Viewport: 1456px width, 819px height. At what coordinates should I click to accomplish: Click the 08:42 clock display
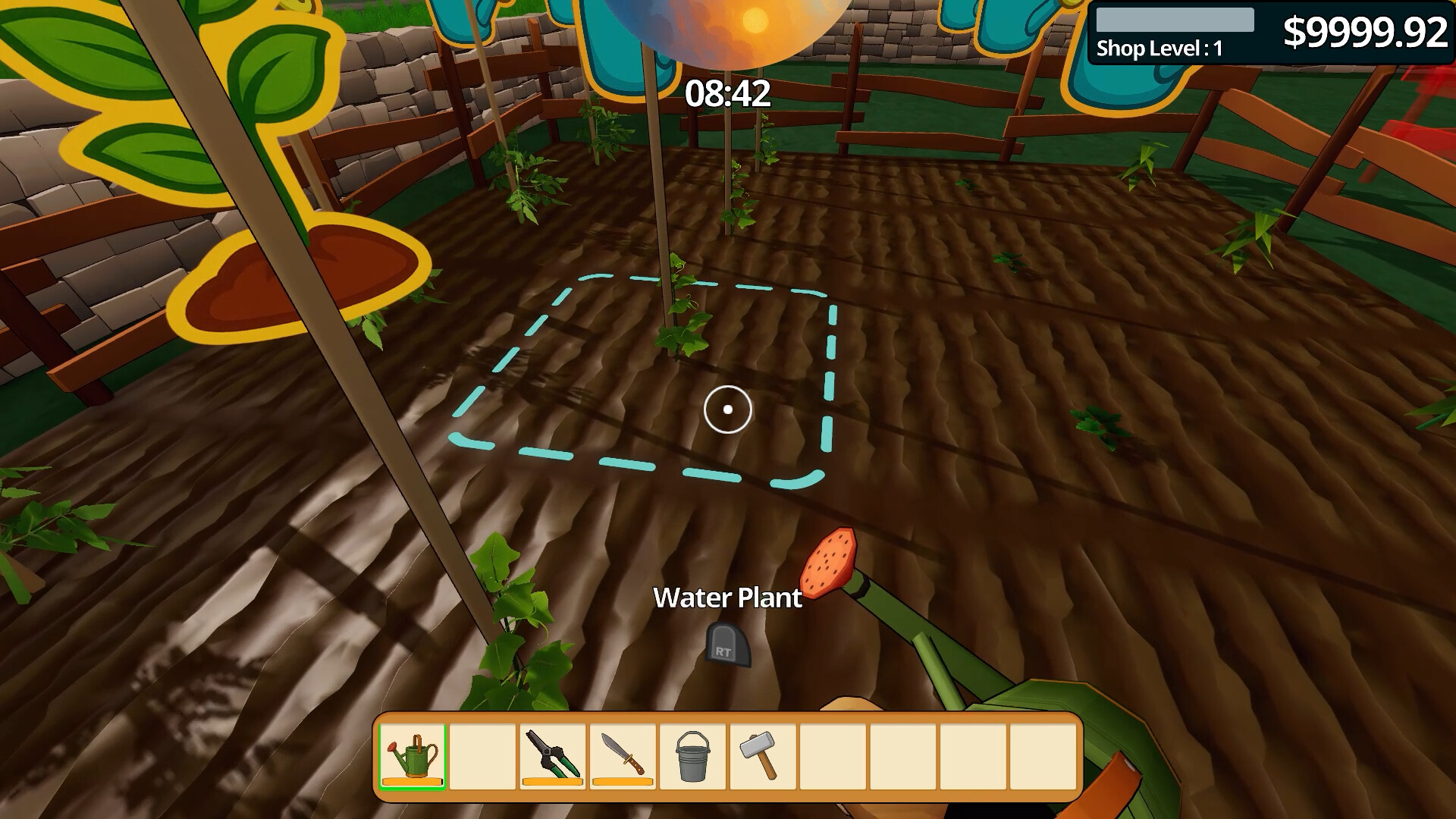coord(726,94)
